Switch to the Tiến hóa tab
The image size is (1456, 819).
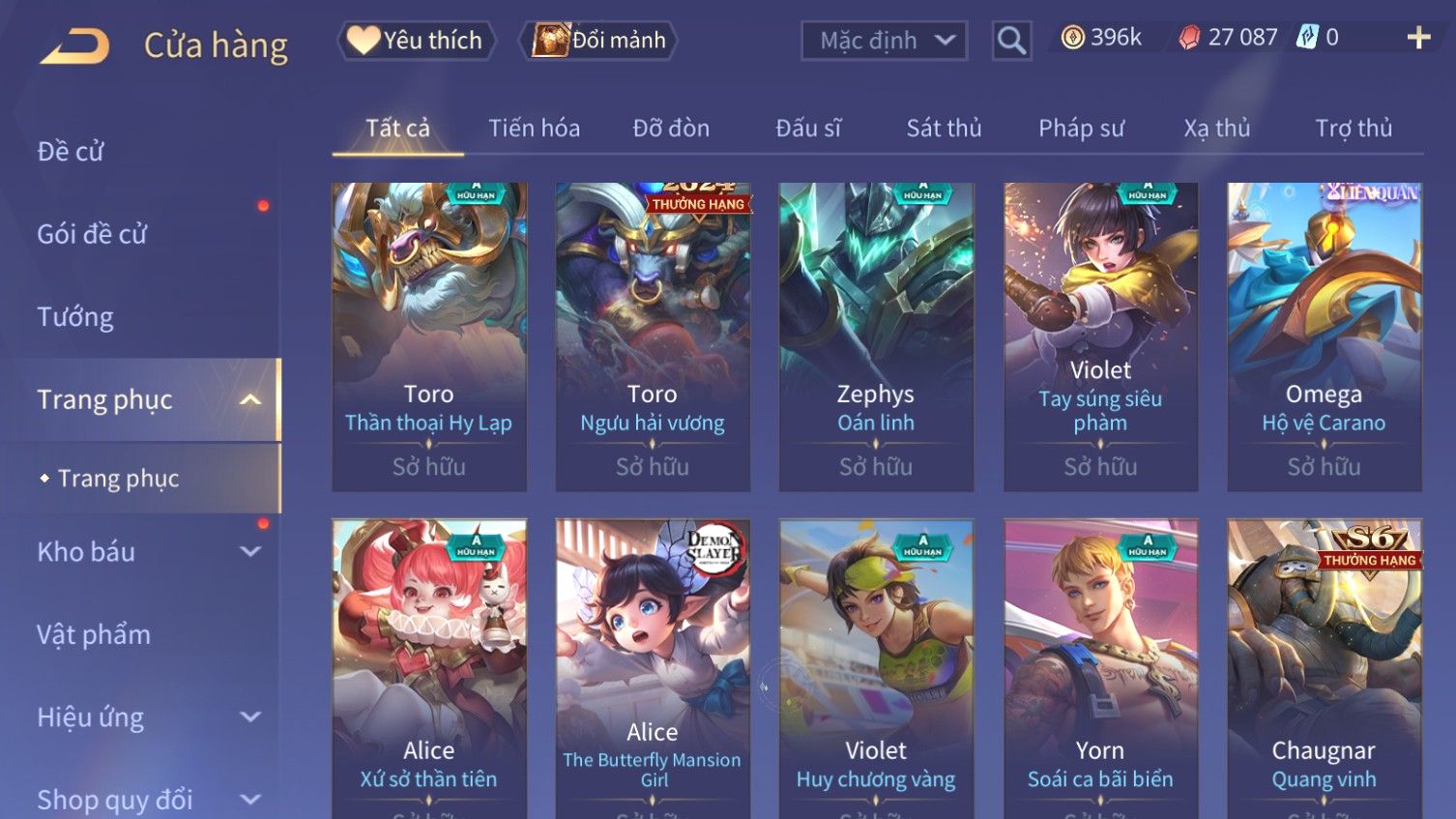[x=534, y=128]
